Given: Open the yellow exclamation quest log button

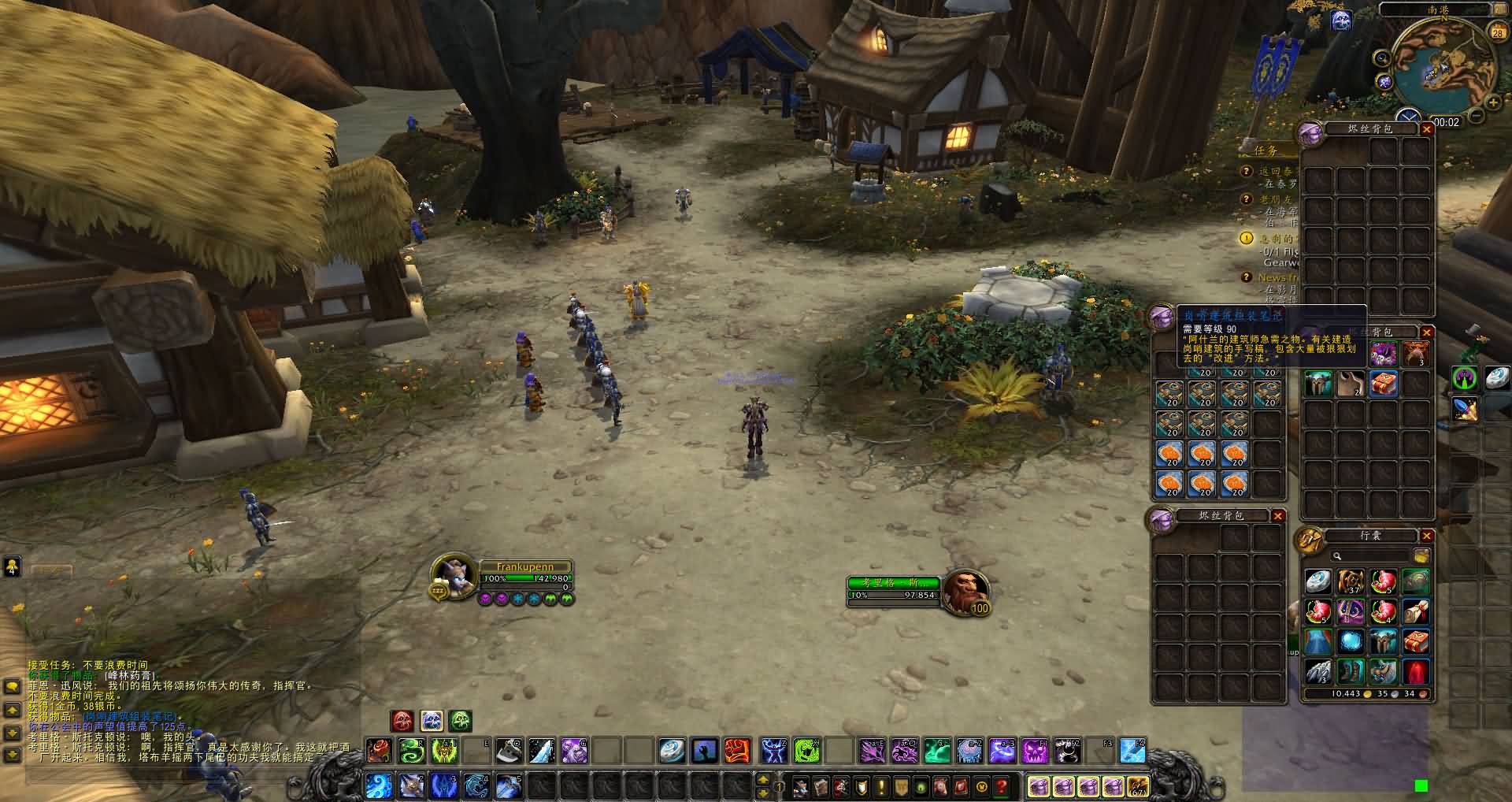Looking at the screenshot, I should (x=881, y=786).
